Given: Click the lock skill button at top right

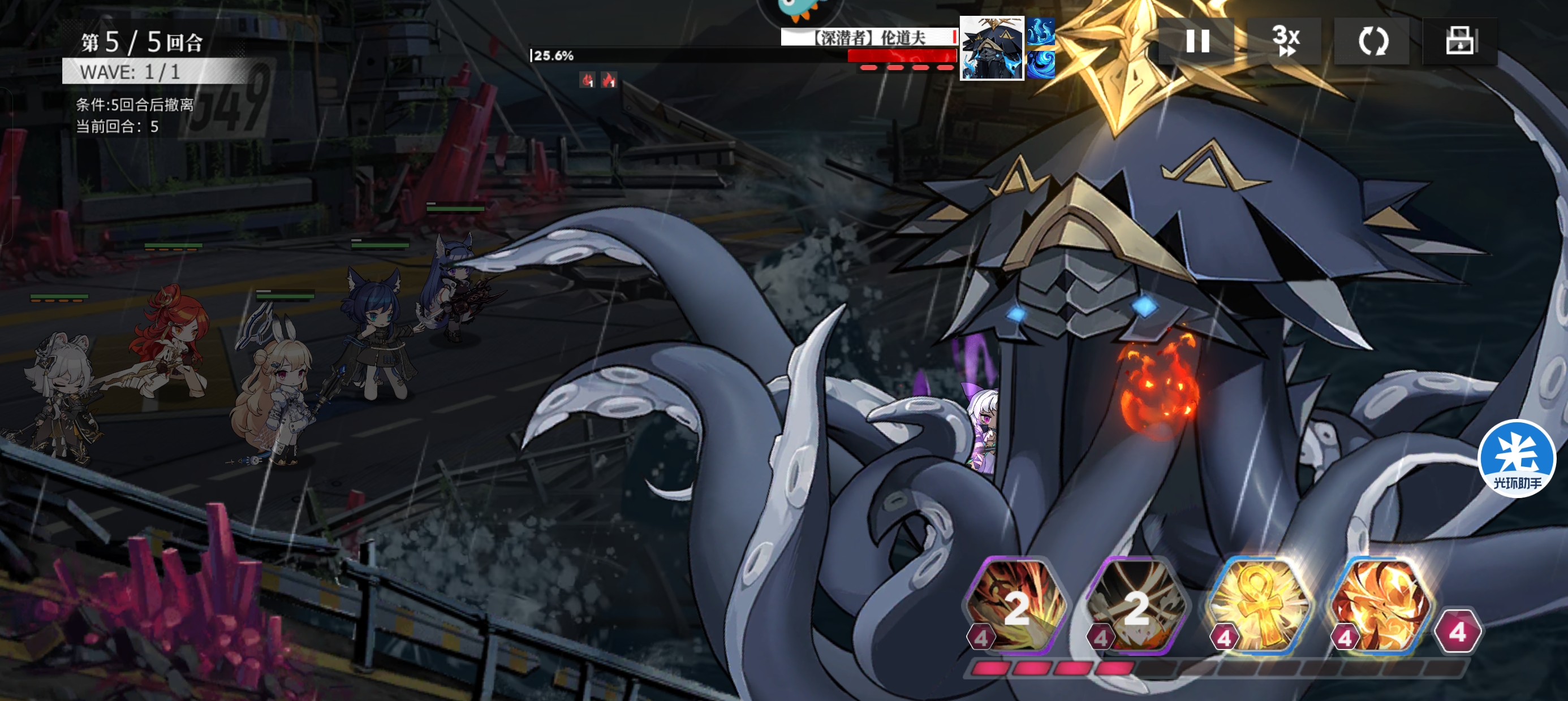Looking at the screenshot, I should pos(1459,41).
